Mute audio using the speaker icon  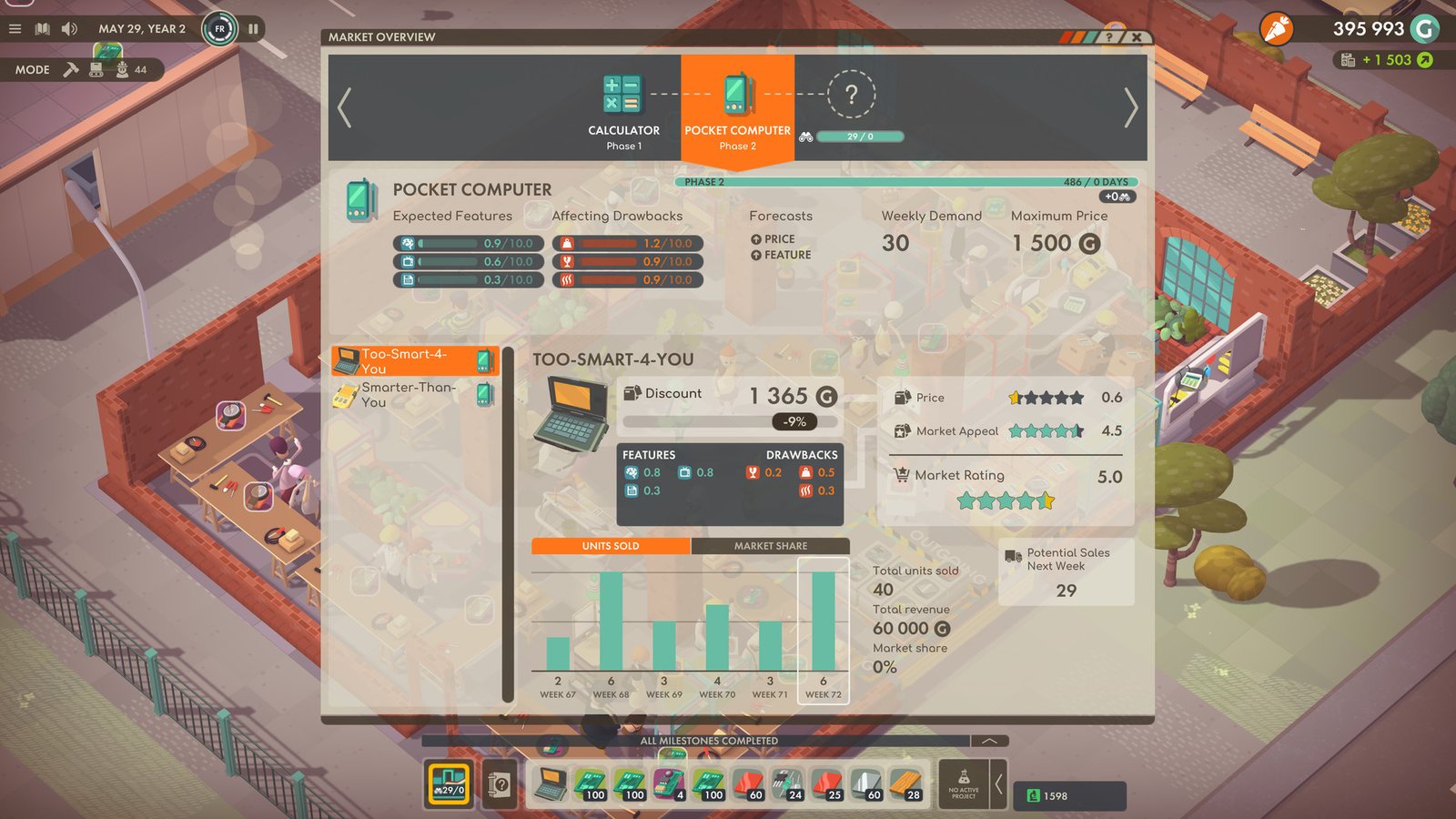coord(69,28)
